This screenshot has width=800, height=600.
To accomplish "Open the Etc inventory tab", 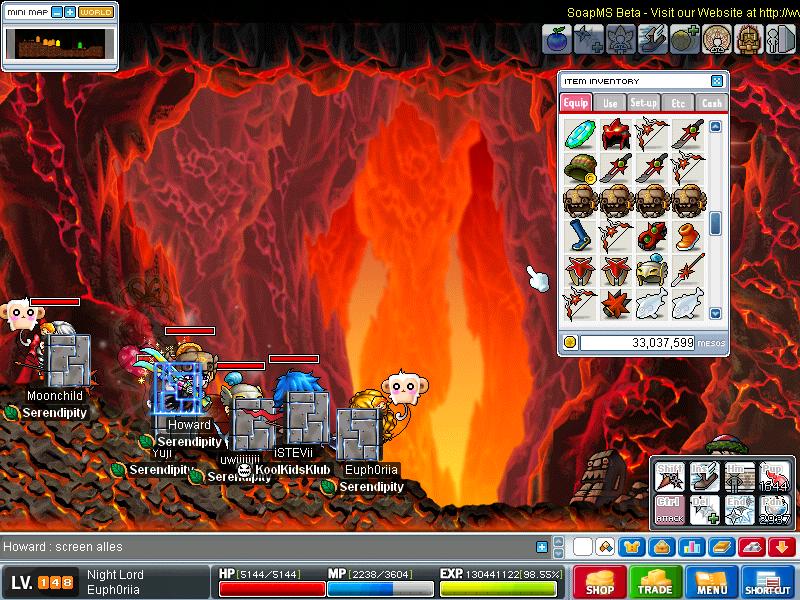I will click(x=678, y=102).
